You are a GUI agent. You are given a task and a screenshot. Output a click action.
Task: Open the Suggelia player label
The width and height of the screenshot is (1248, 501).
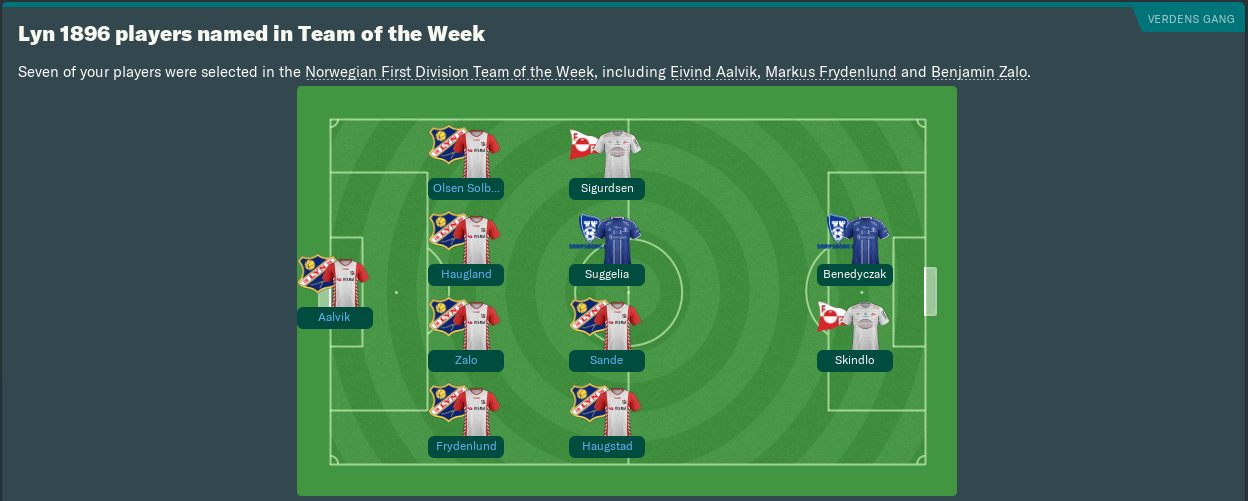607,274
